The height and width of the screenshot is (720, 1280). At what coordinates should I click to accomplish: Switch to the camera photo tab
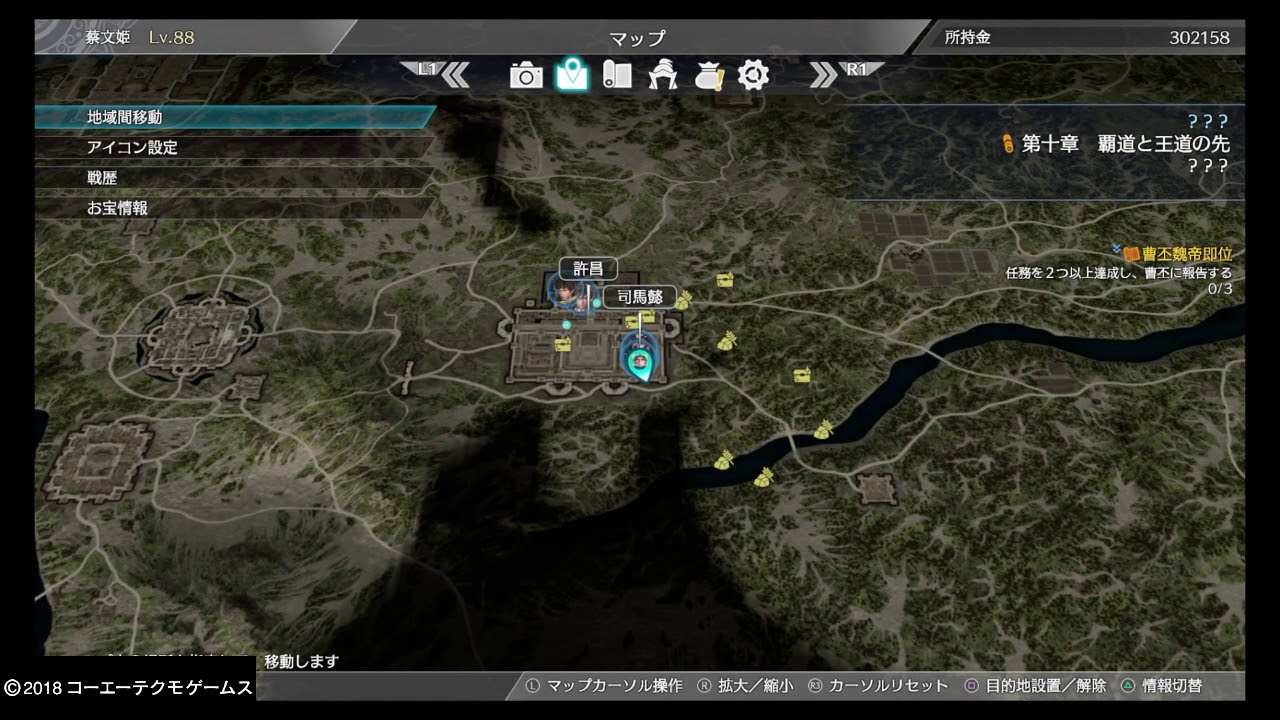pos(526,75)
